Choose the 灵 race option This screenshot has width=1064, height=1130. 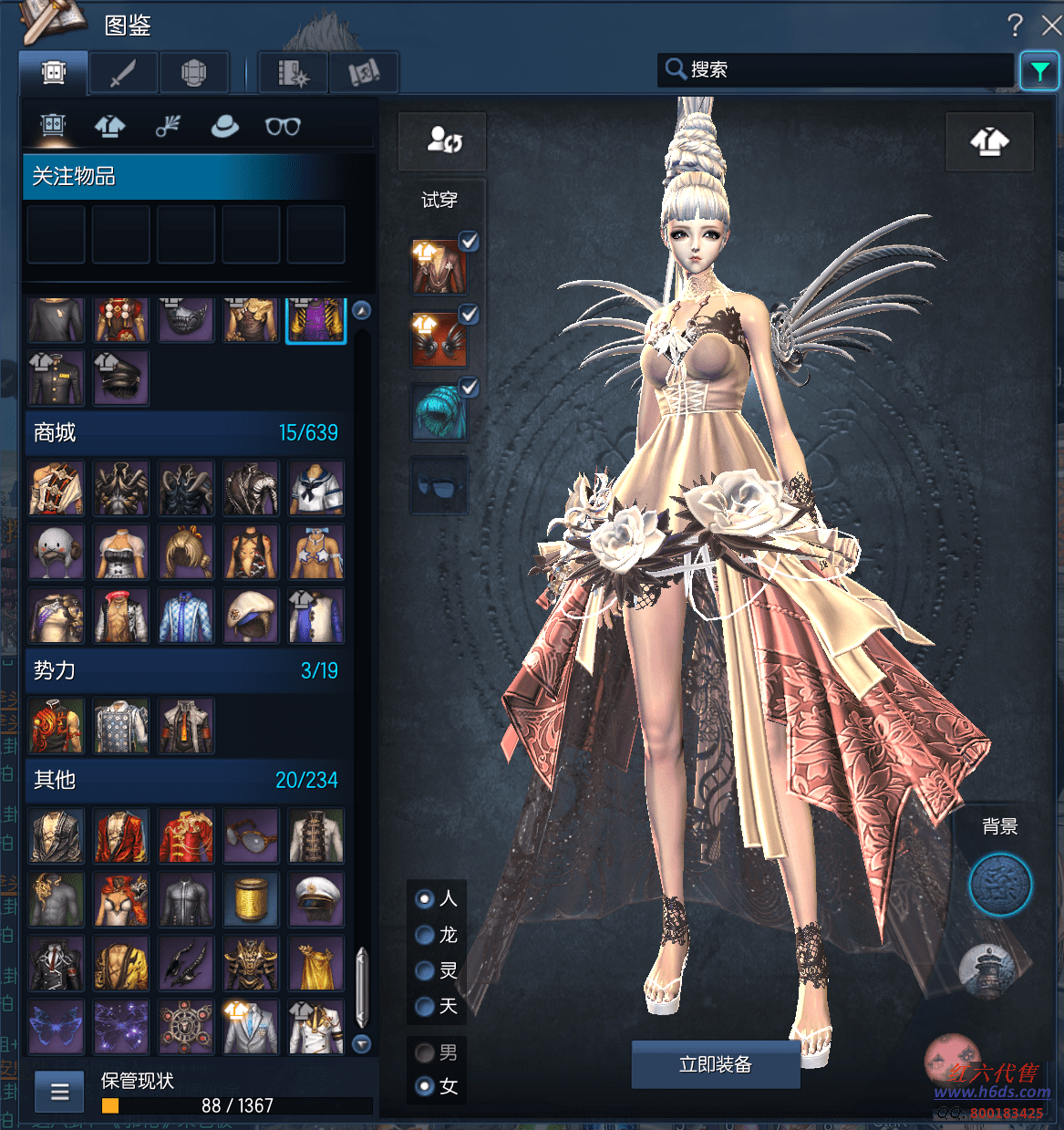click(x=425, y=970)
